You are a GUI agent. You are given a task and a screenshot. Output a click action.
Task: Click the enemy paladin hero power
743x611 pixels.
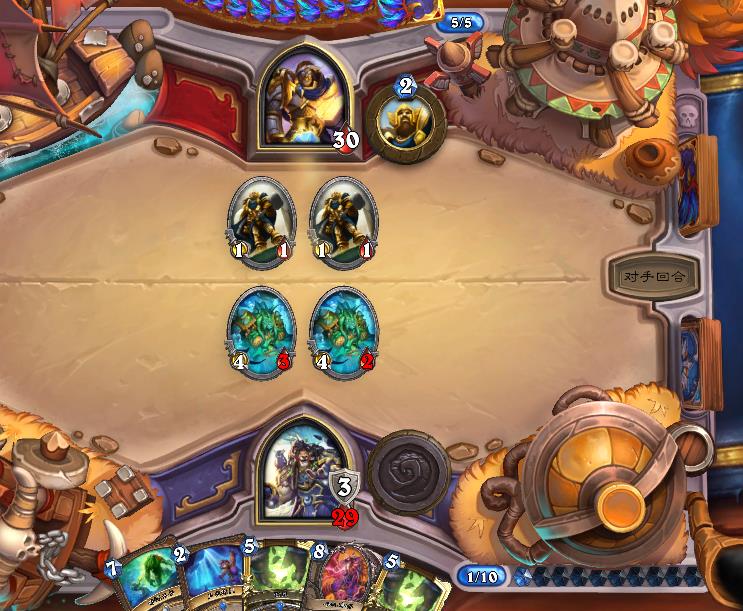coord(405,119)
